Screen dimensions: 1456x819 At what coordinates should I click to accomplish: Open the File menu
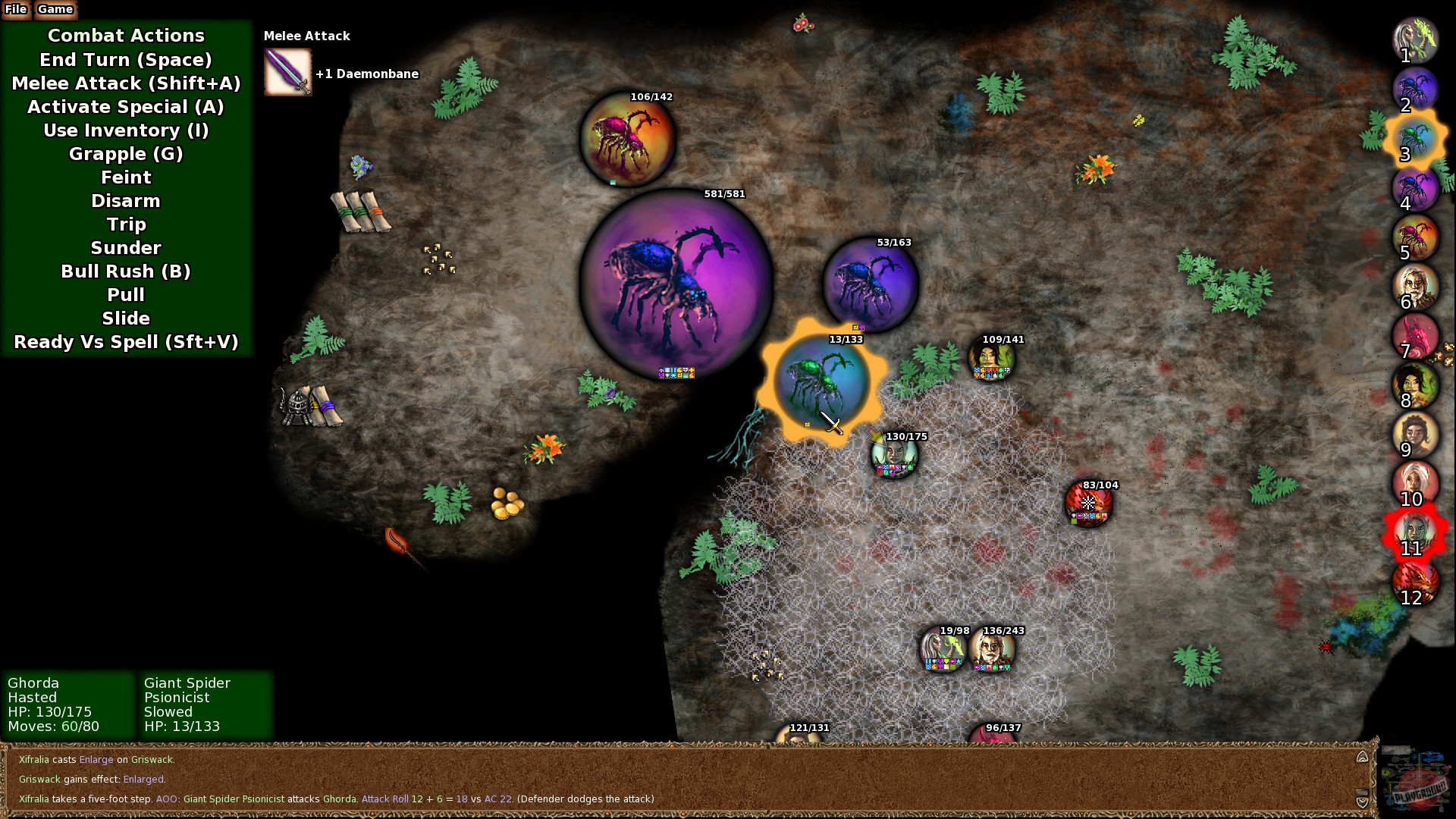point(17,10)
